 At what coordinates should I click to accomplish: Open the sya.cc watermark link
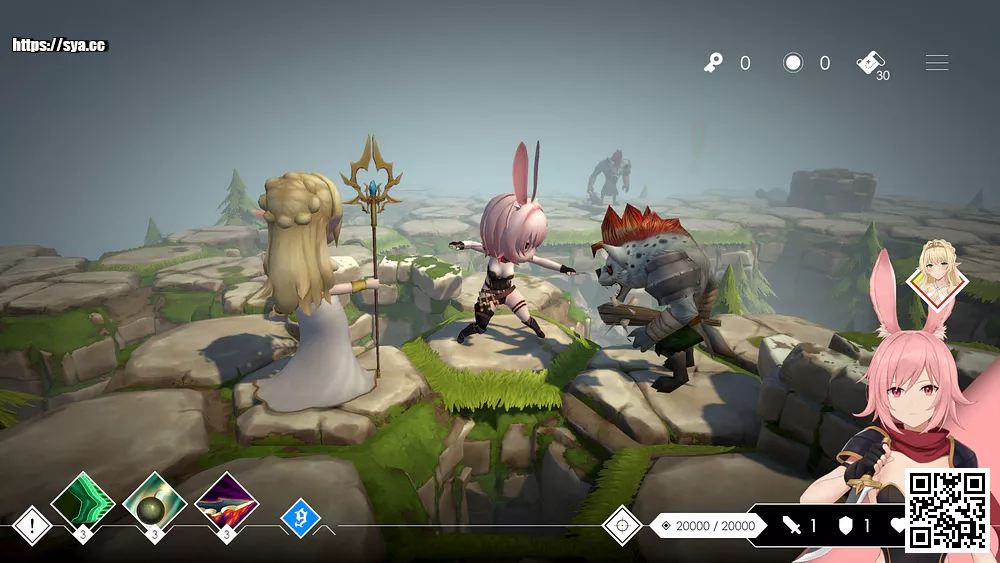[x=59, y=45]
